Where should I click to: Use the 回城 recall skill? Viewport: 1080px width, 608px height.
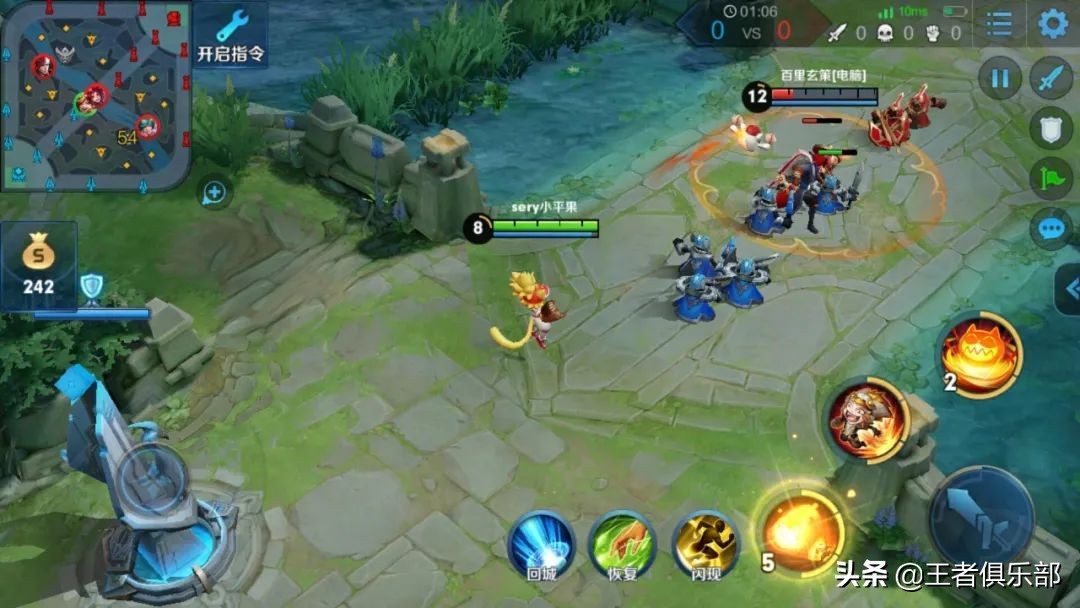540,545
